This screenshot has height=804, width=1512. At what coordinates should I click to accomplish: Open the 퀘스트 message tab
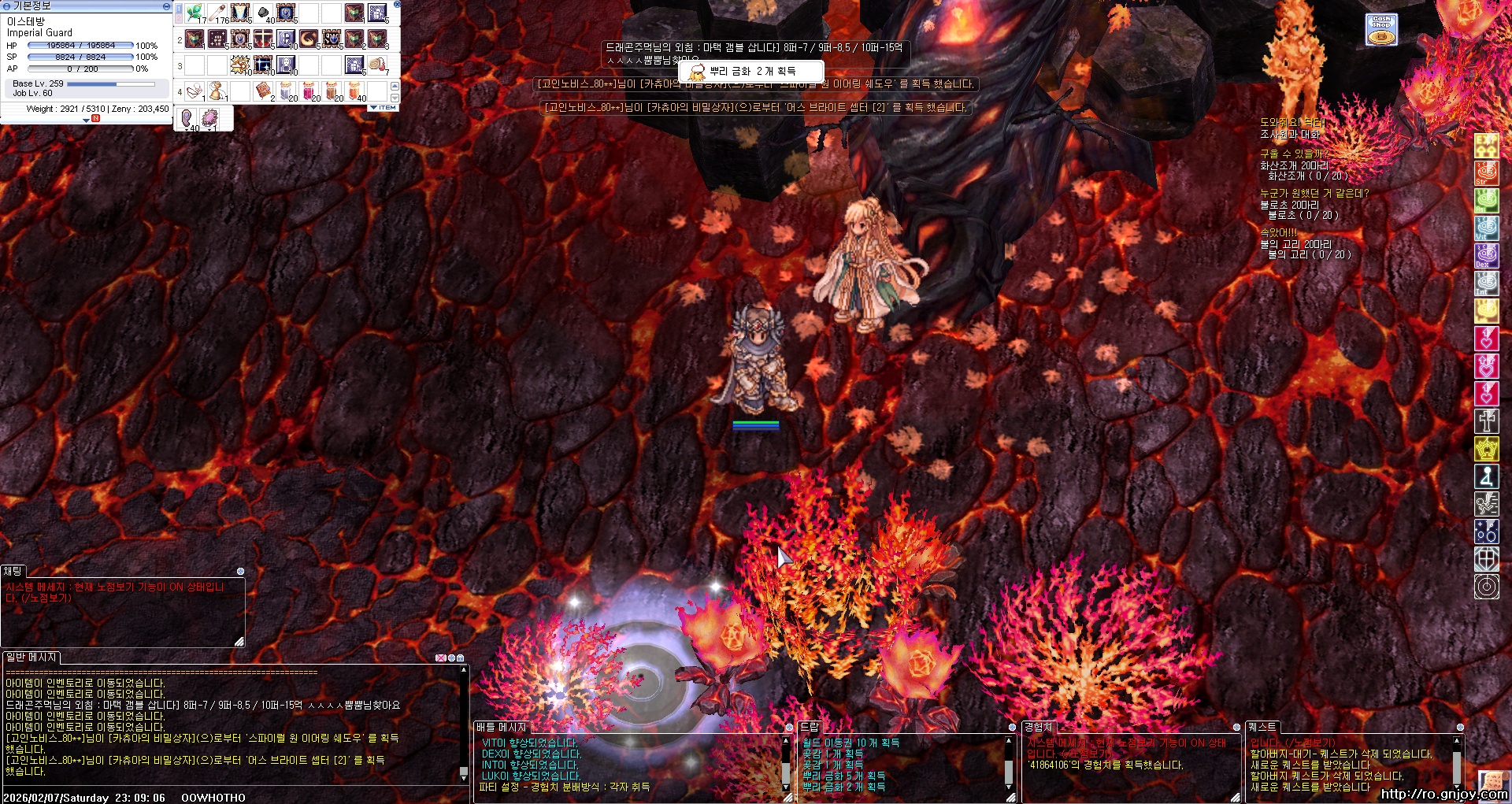1262,727
